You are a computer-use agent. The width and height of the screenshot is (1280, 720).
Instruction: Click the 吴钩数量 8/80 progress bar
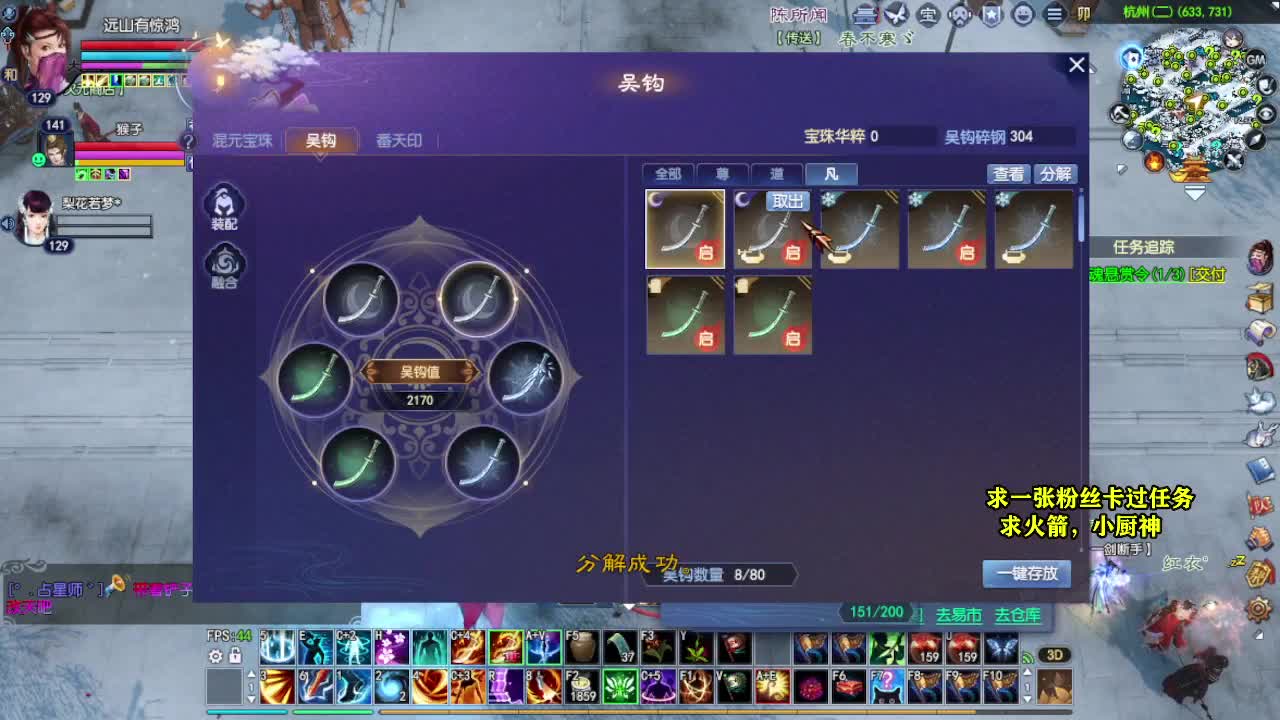point(718,574)
